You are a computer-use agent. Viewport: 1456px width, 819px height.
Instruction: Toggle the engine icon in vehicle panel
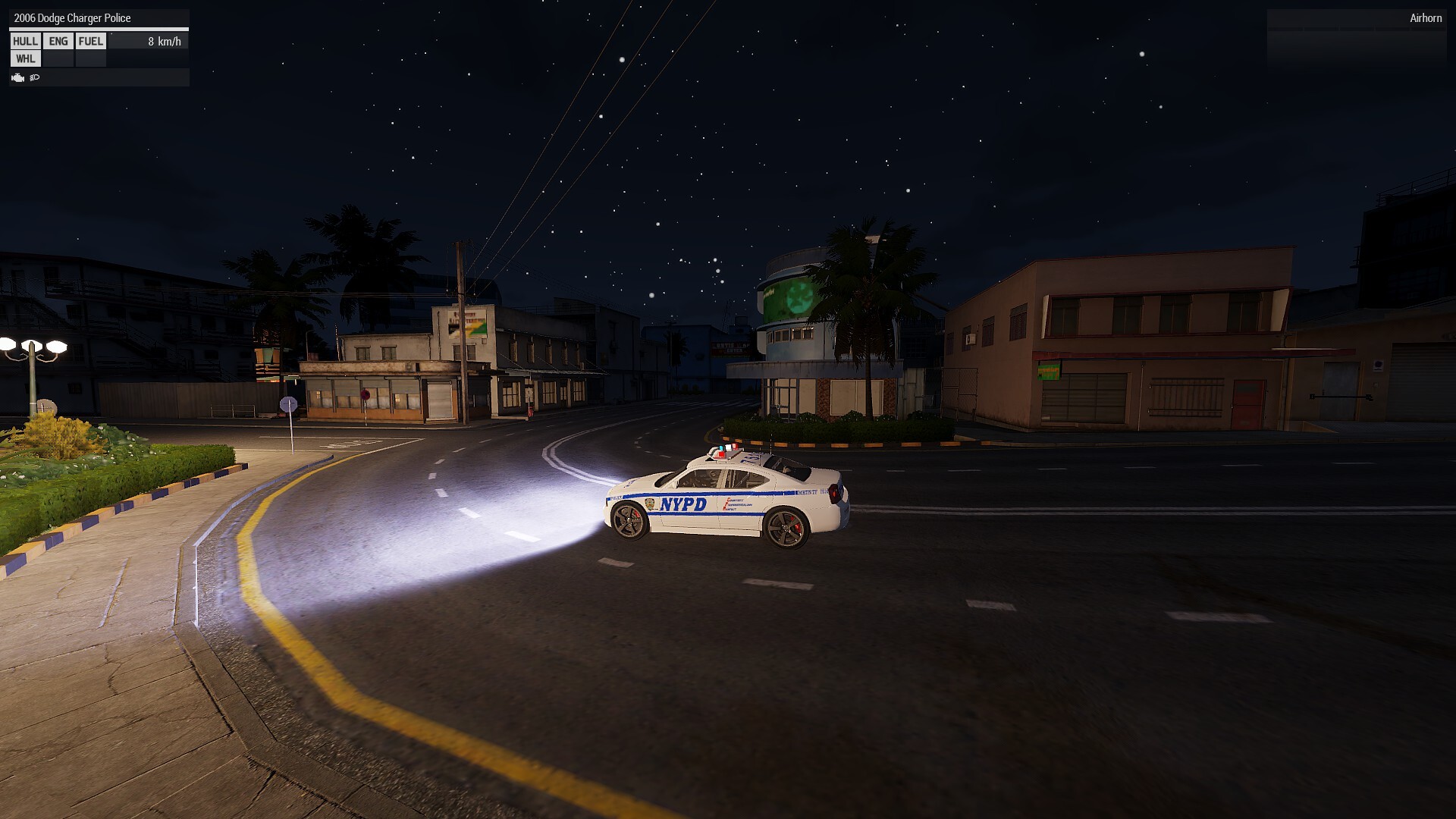[x=18, y=77]
